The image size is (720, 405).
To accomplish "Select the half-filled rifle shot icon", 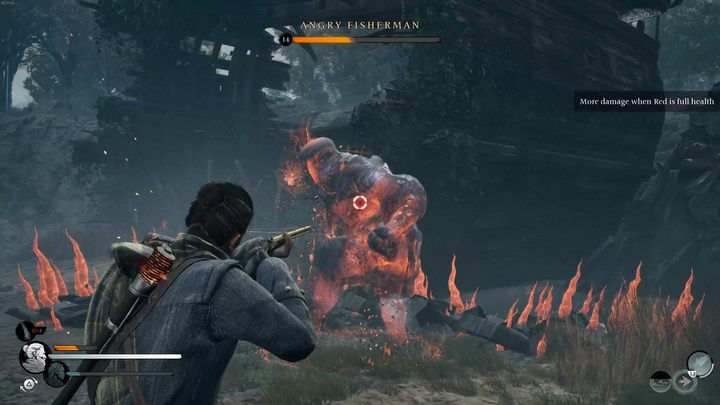I will [x=659, y=380].
